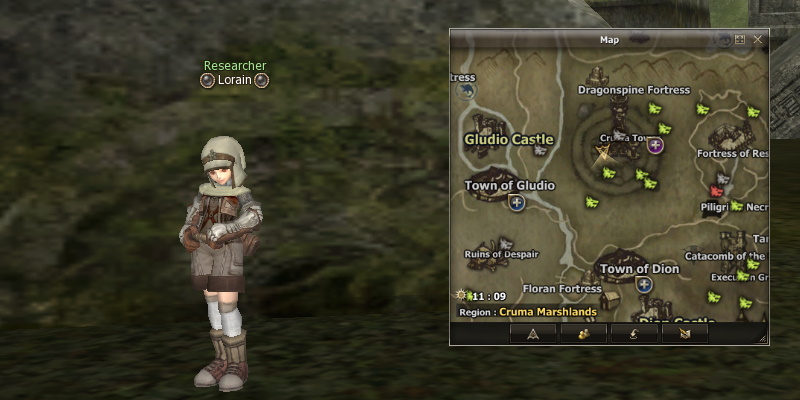The width and height of the screenshot is (800, 400).
Task: Click the third map toolbar button
Action: pyautogui.click(x=634, y=334)
